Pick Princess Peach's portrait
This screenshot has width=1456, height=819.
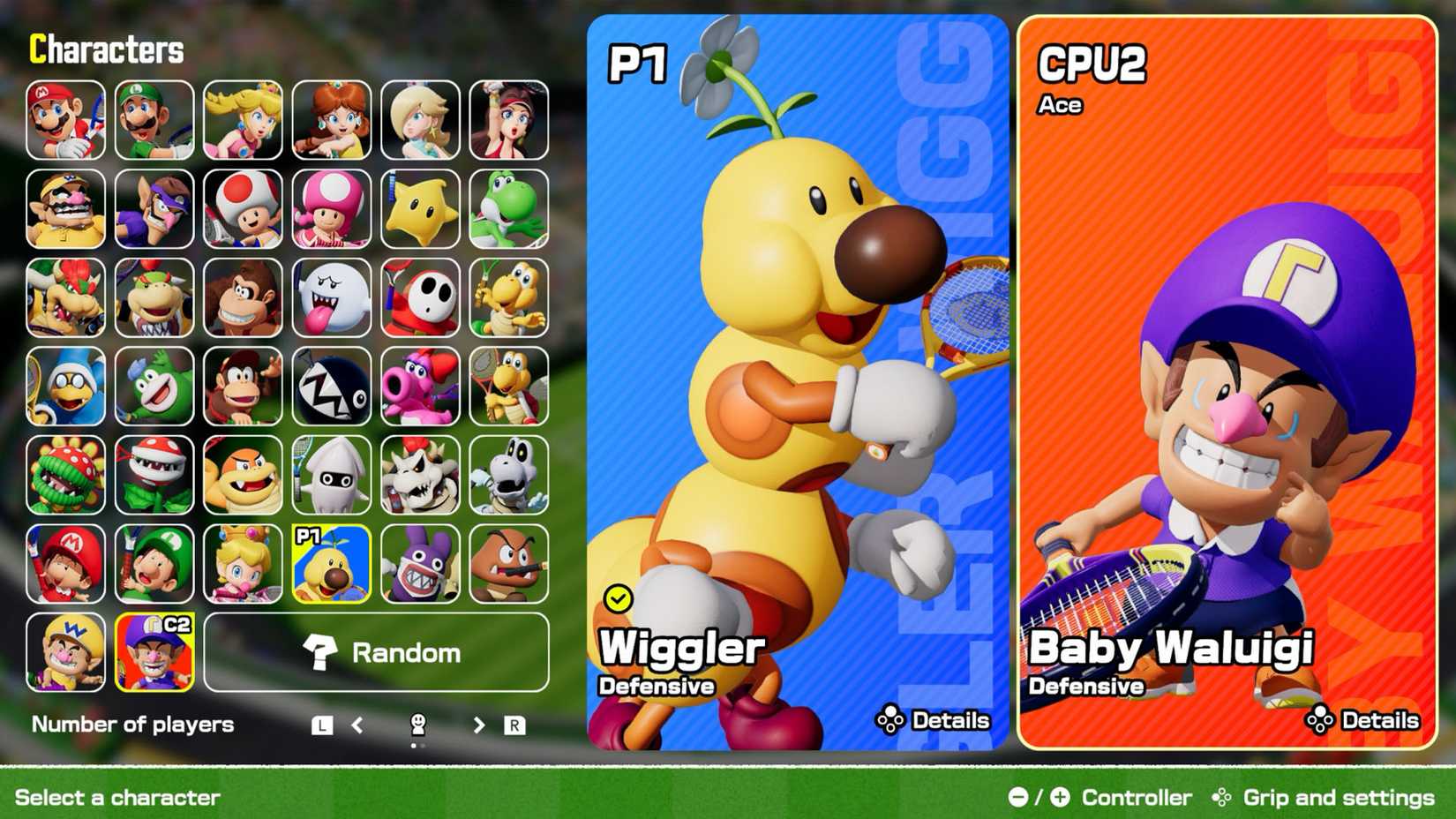pos(242,119)
